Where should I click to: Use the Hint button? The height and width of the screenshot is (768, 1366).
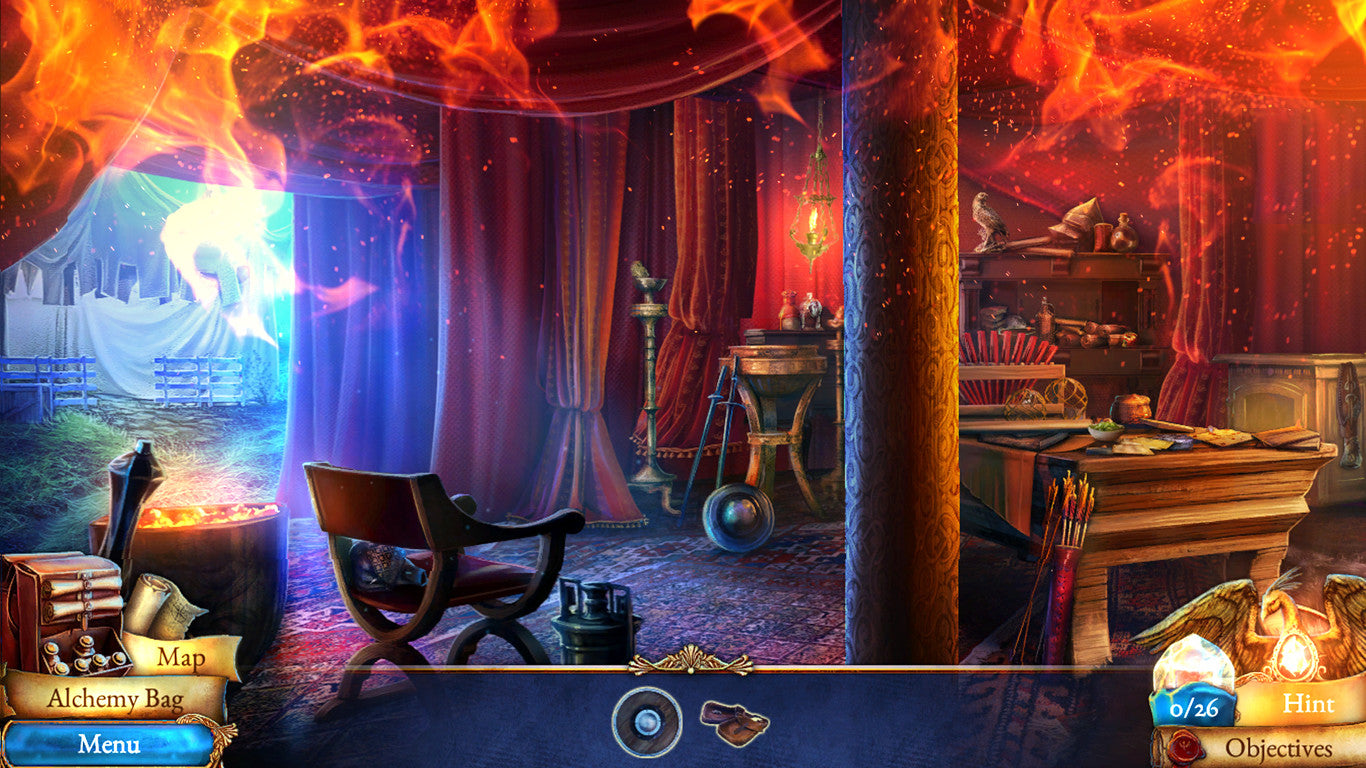[1308, 704]
